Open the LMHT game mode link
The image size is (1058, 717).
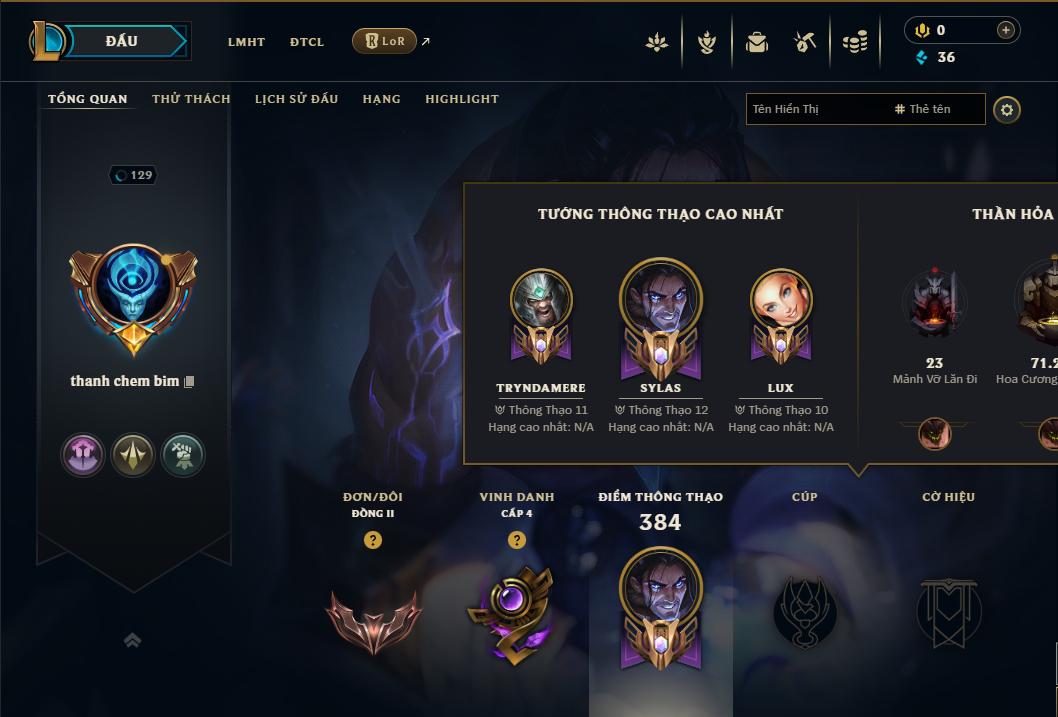(246, 42)
